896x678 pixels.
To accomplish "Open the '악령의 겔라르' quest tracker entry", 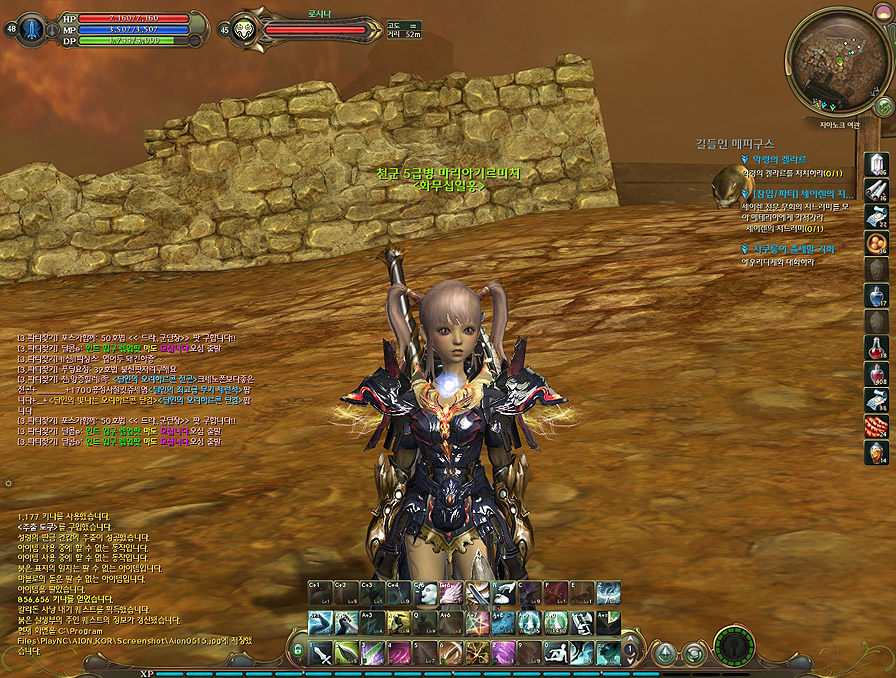I will click(x=783, y=159).
